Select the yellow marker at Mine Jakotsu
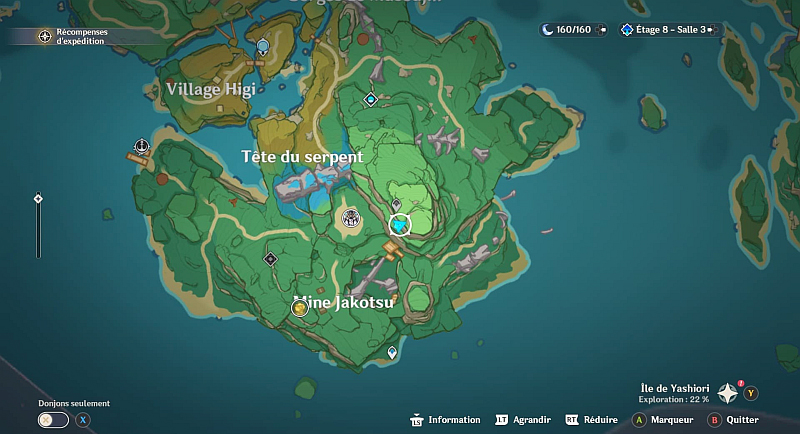This screenshot has height=434, width=800. click(x=299, y=308)
